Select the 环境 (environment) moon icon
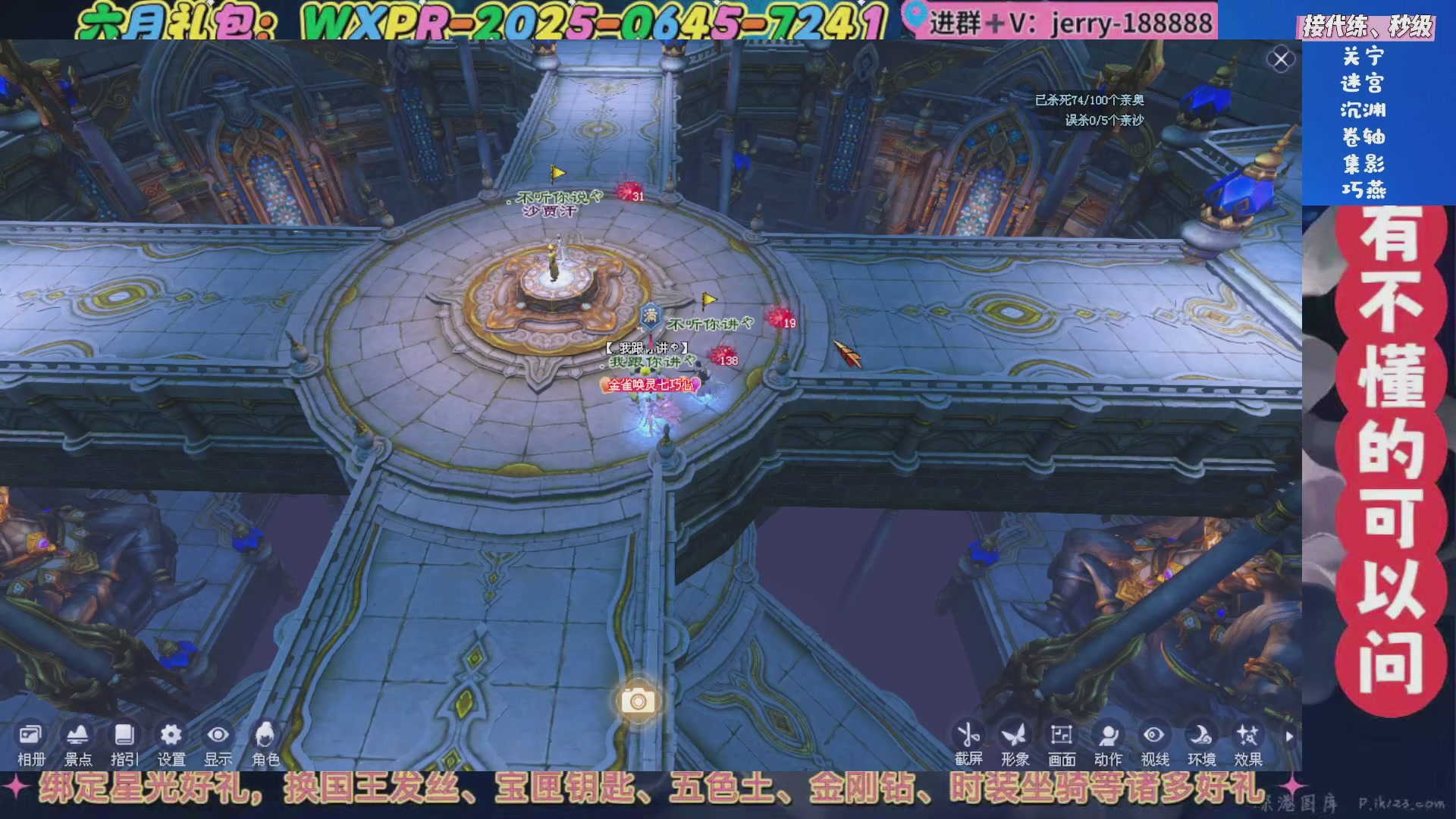1456x819 pixels. (x=1202, y=736)
